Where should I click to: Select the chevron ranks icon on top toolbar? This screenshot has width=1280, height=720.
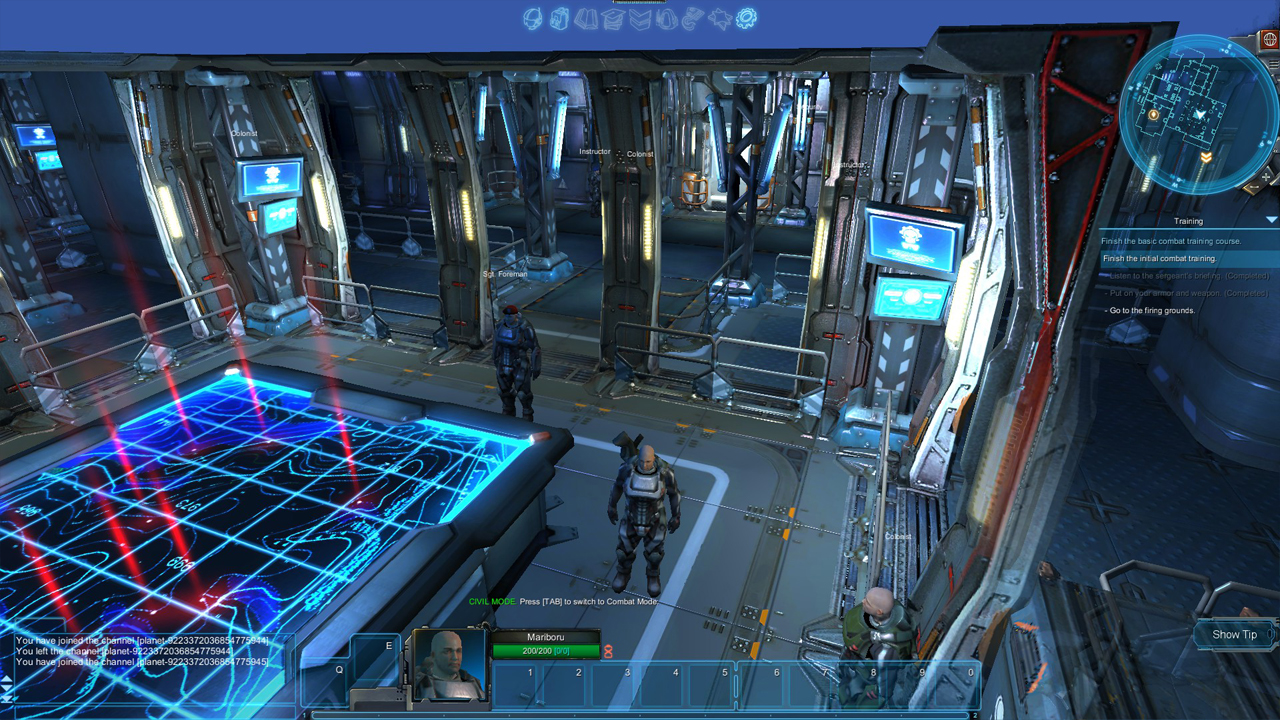coord(640,17)
